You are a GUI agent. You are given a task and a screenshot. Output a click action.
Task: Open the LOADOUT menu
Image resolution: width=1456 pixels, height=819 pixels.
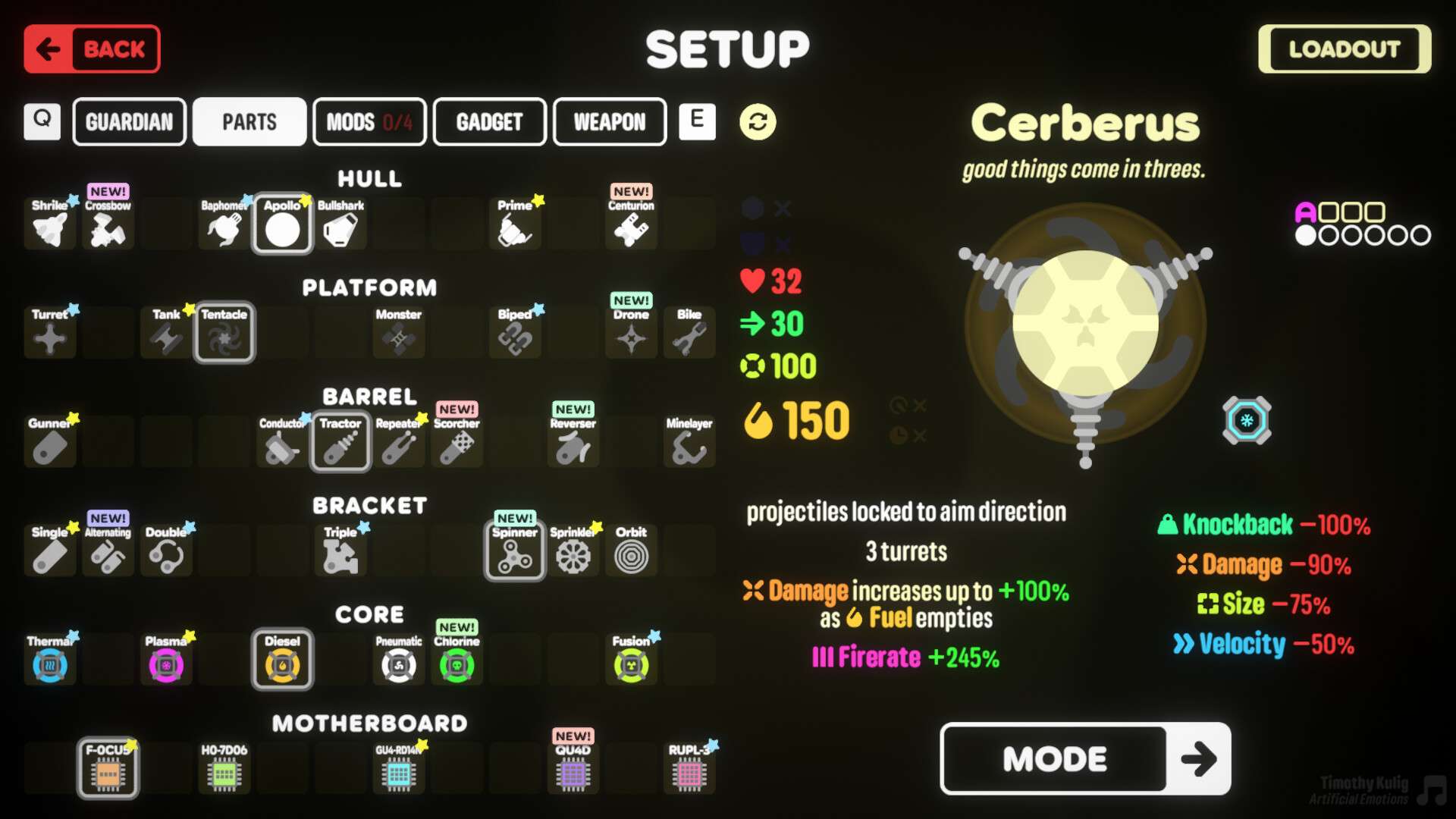coord(1344,49)
